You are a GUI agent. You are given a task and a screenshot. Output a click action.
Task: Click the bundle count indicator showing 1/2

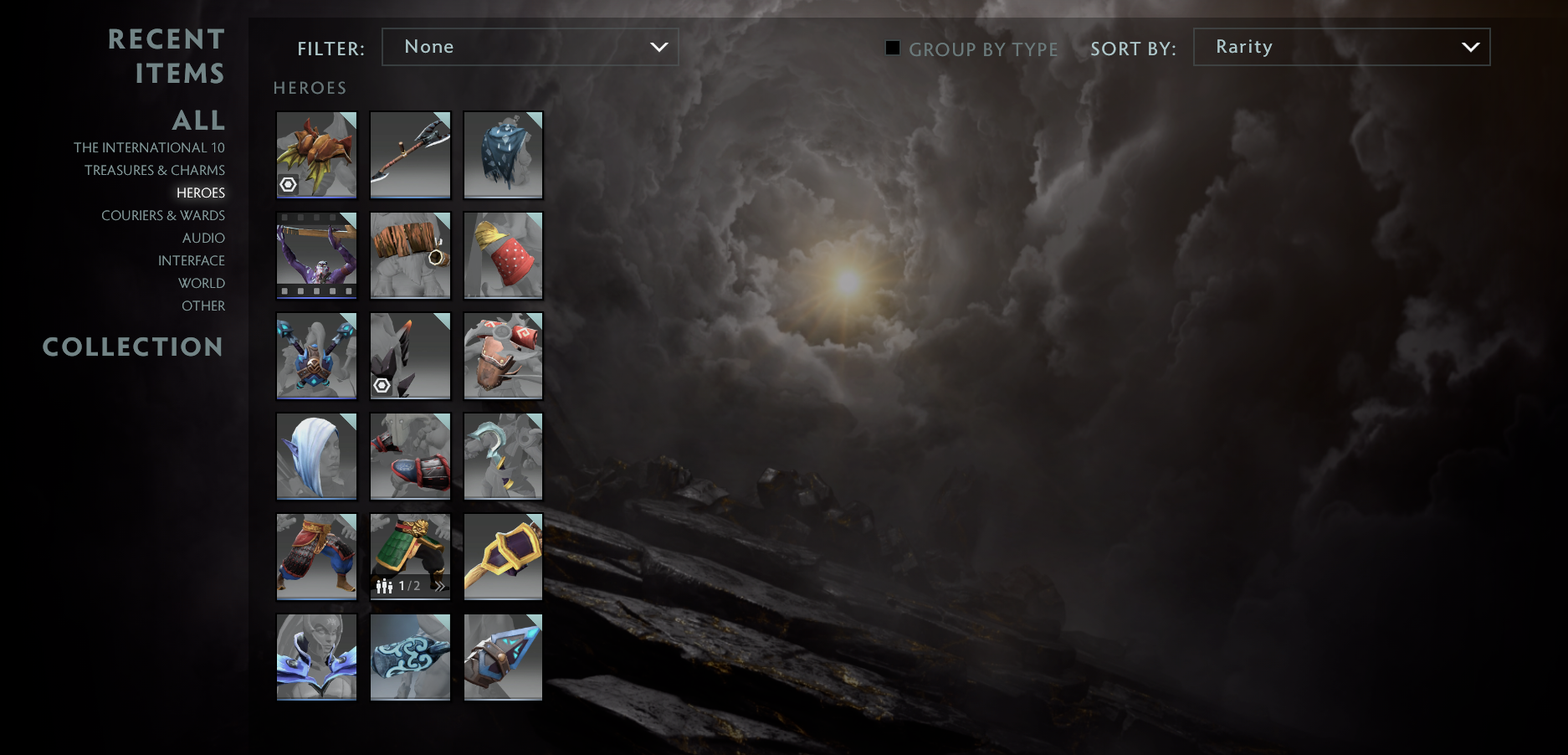tap(407, 587)
